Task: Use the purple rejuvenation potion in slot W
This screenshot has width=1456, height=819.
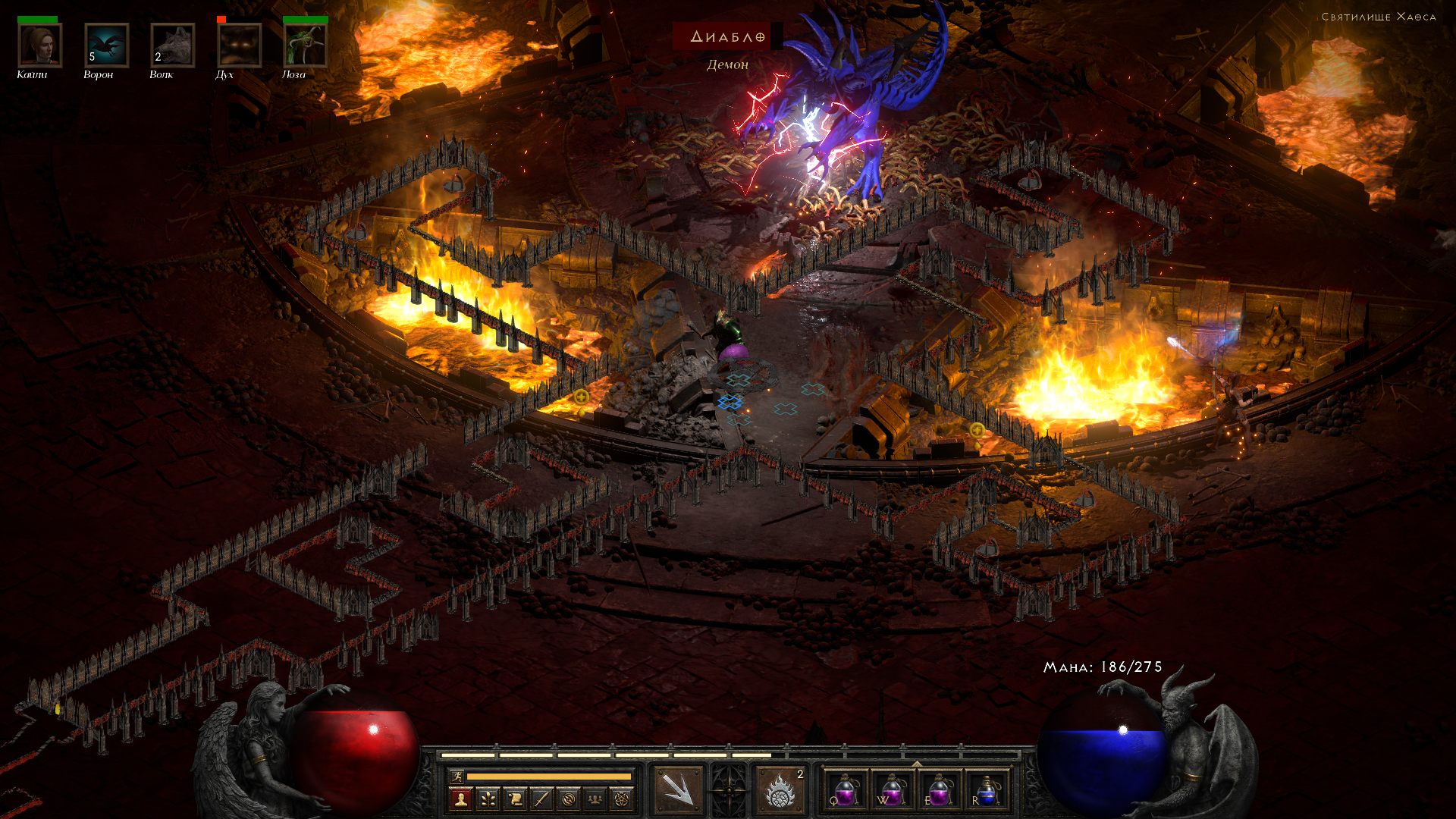Action: coord(892,790)
